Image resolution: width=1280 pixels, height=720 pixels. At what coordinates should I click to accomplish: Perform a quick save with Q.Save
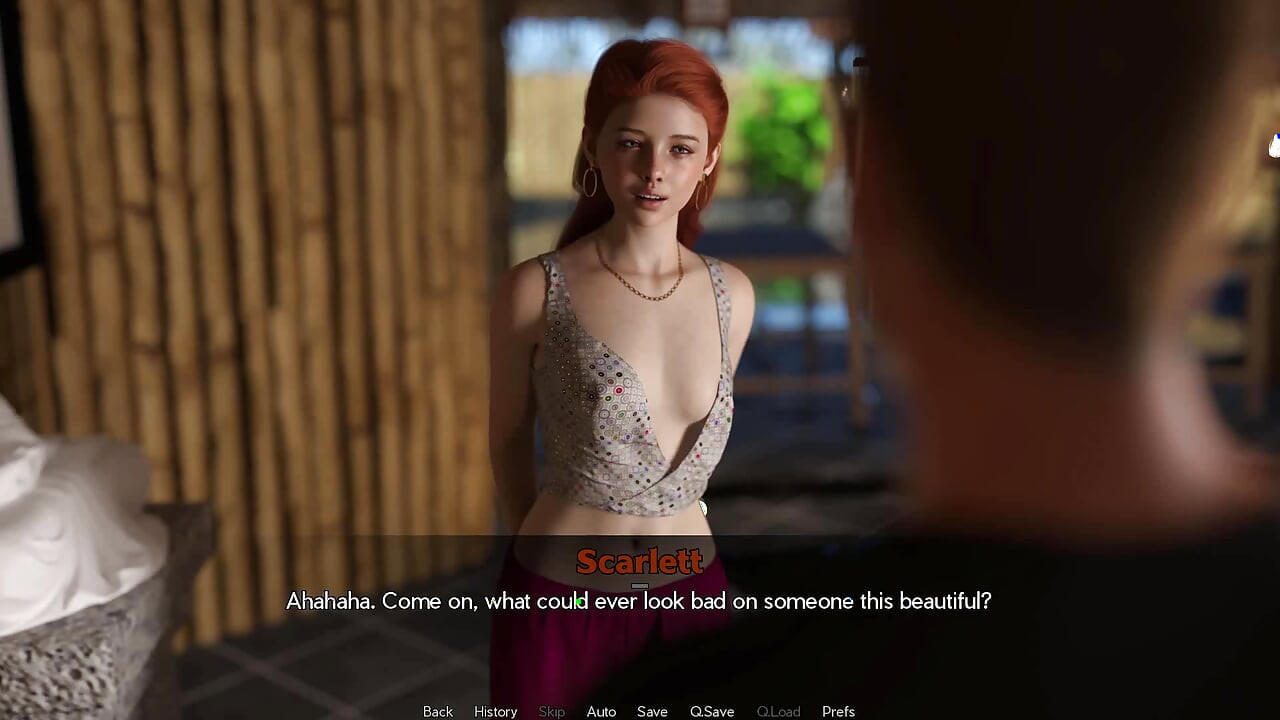pos(711,711)
